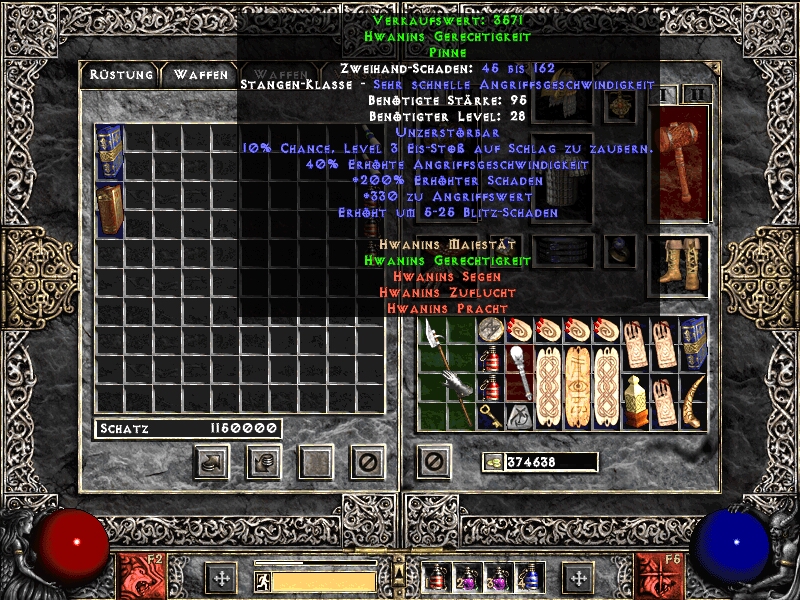Open the left skill selector with F2 icon
The image size is (800, 600).
(139, 576)
